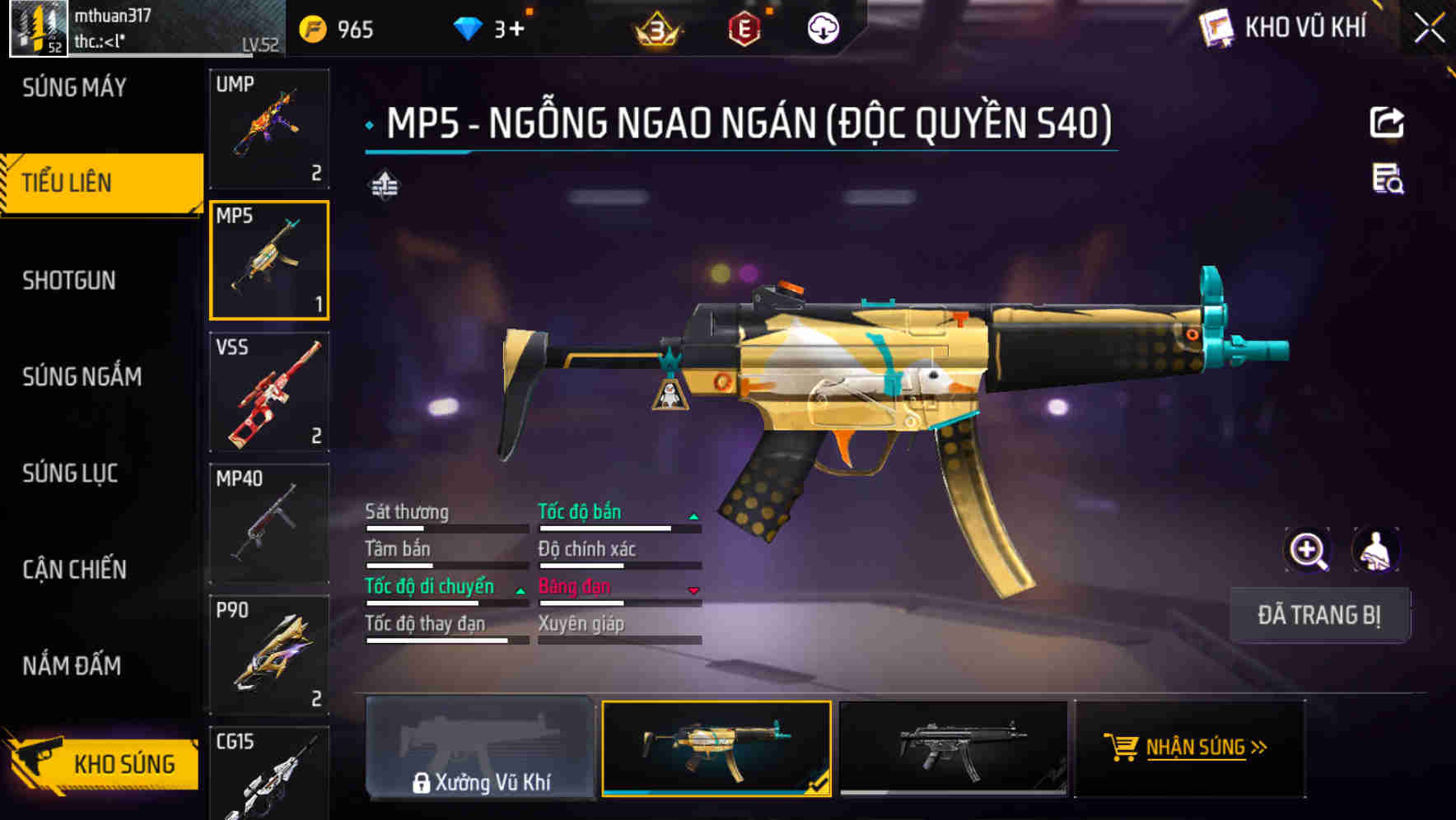Zoom in on the weapon with magnifier
Screen dimensions: 1456x820
1308,551
